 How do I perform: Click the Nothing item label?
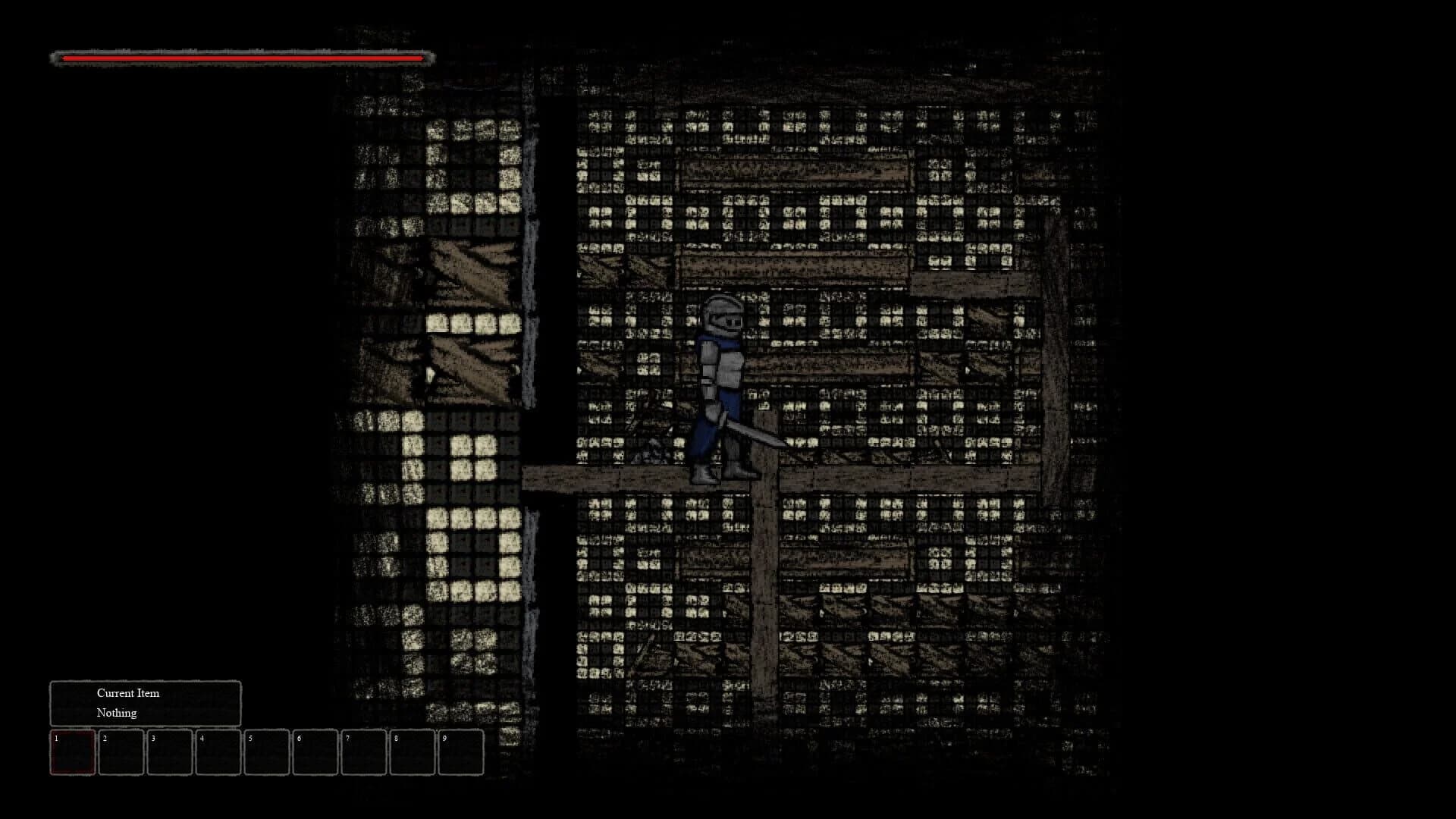pyautogui.click(x=115, y=713)
